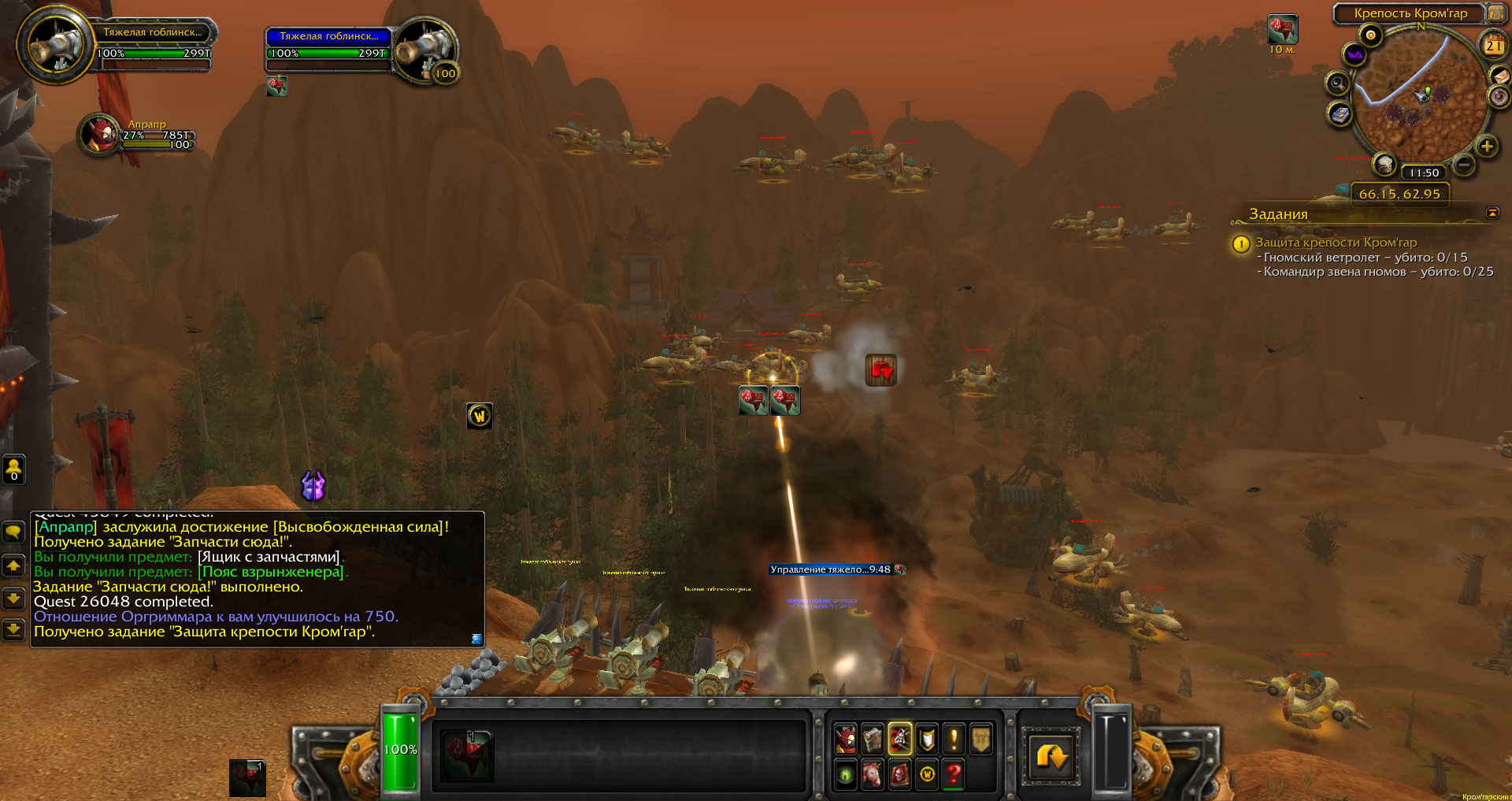The width and height of the screenshot is (1512, 801).
Task: Open the red question mark help button
Action: click(954, 774)
